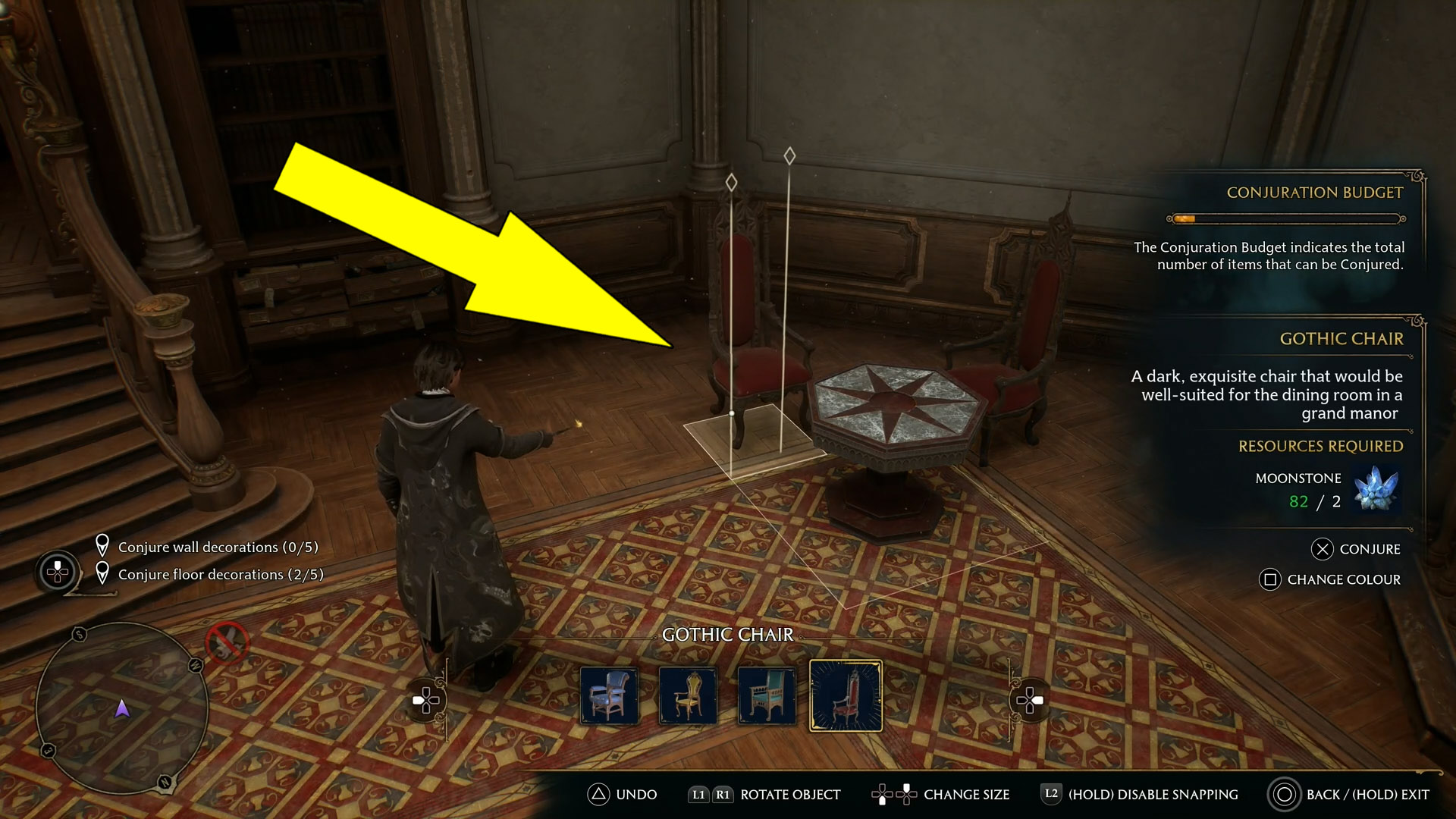Screen dimensions: 1456x819
Task: Click the no-flying restriction icon near minimap
Action: tap(228, 641)
